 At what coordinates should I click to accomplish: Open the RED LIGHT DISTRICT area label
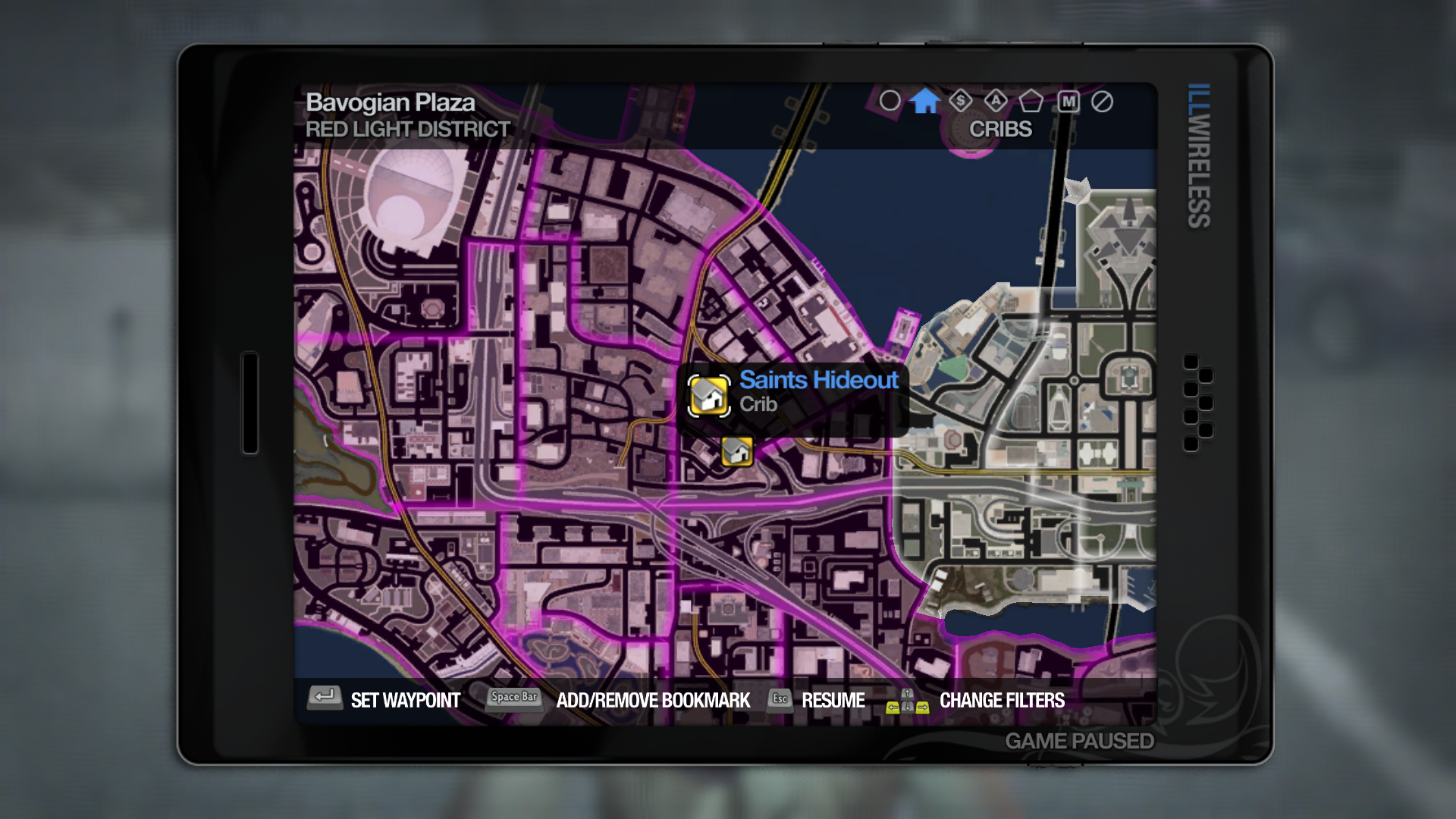click(x=407, y=129)
